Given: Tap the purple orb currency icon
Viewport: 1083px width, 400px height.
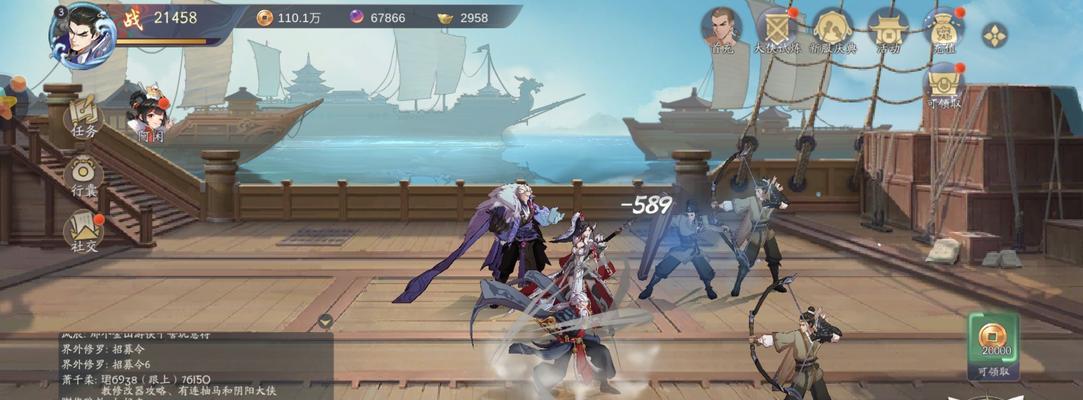Looking at the screenshot, I should click(x=357, y=17).
